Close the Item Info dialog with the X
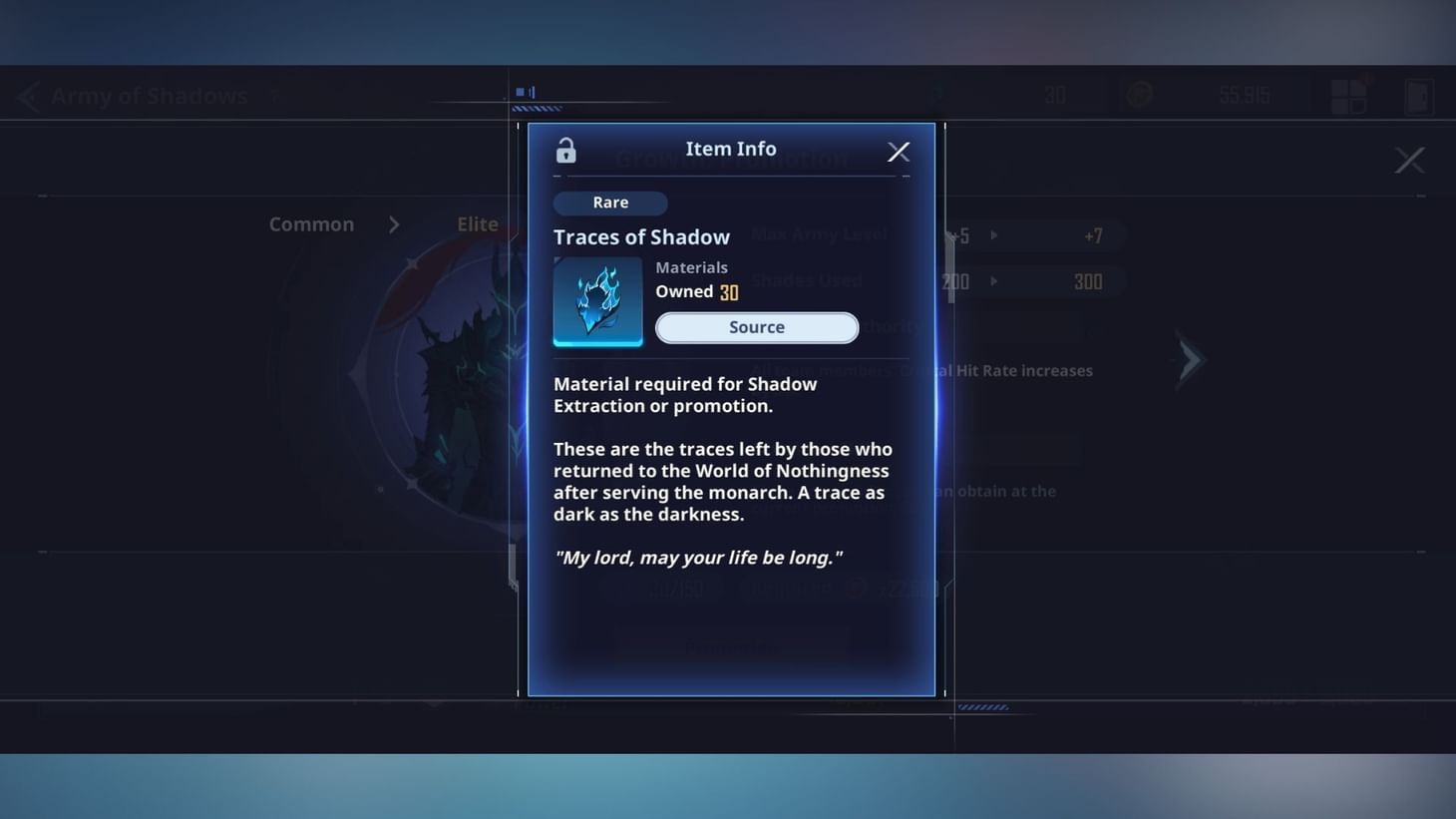The height and width of the screenshot is (819, 1456). pyautogui.click(x=898, y=152)
